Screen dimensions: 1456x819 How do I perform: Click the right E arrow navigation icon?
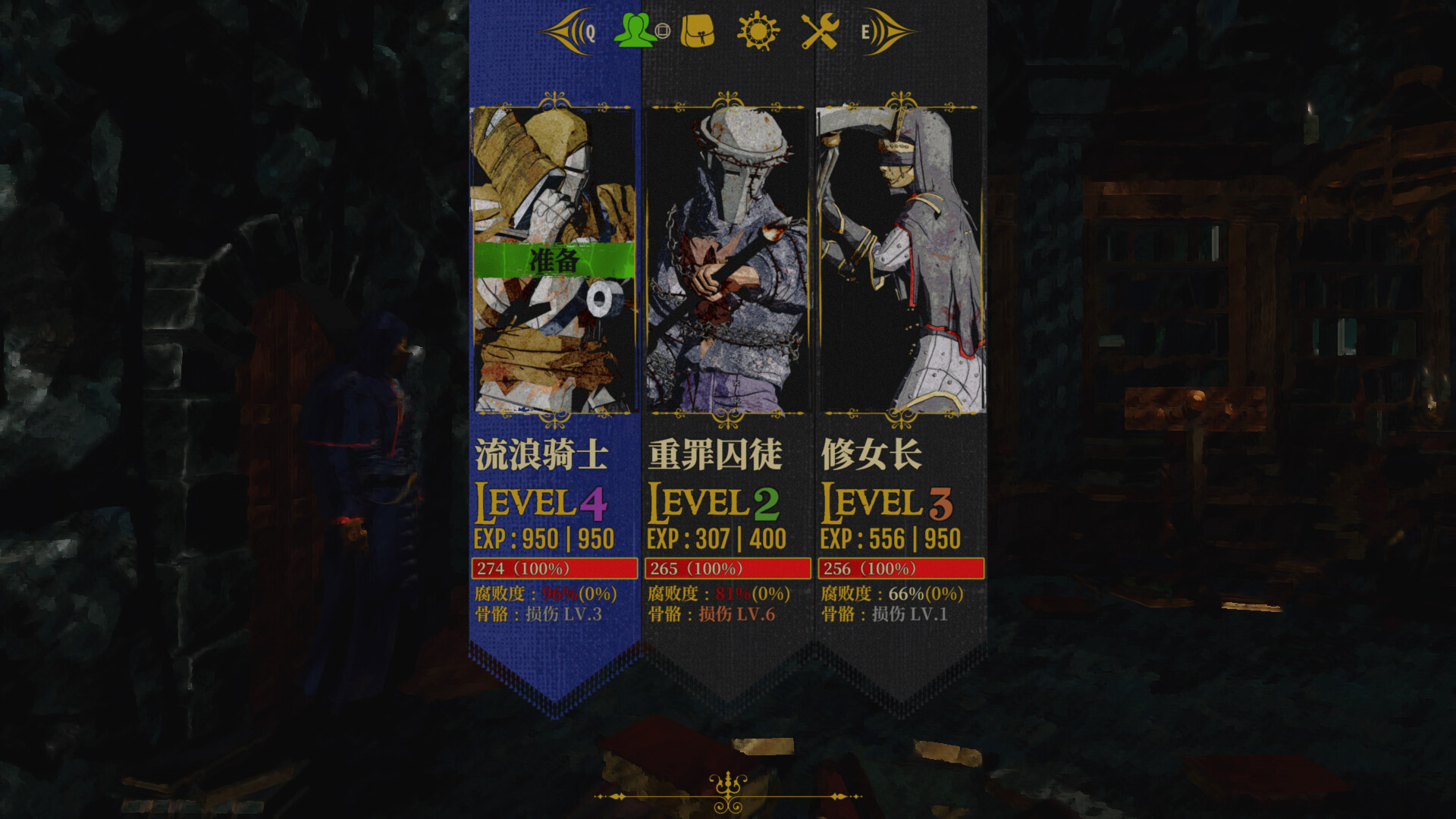coord(886,31)
